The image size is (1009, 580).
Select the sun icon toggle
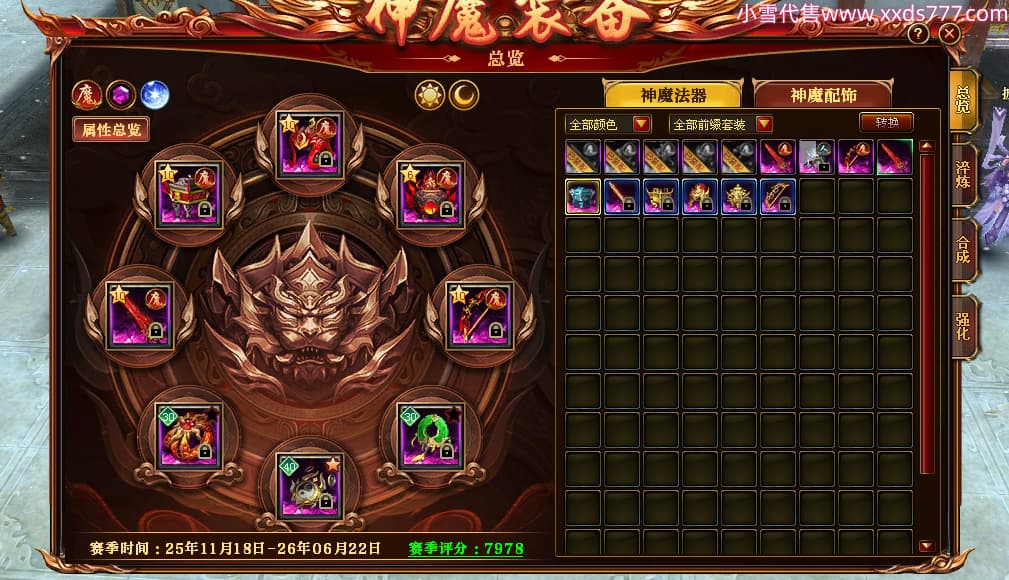click(430, 95)
